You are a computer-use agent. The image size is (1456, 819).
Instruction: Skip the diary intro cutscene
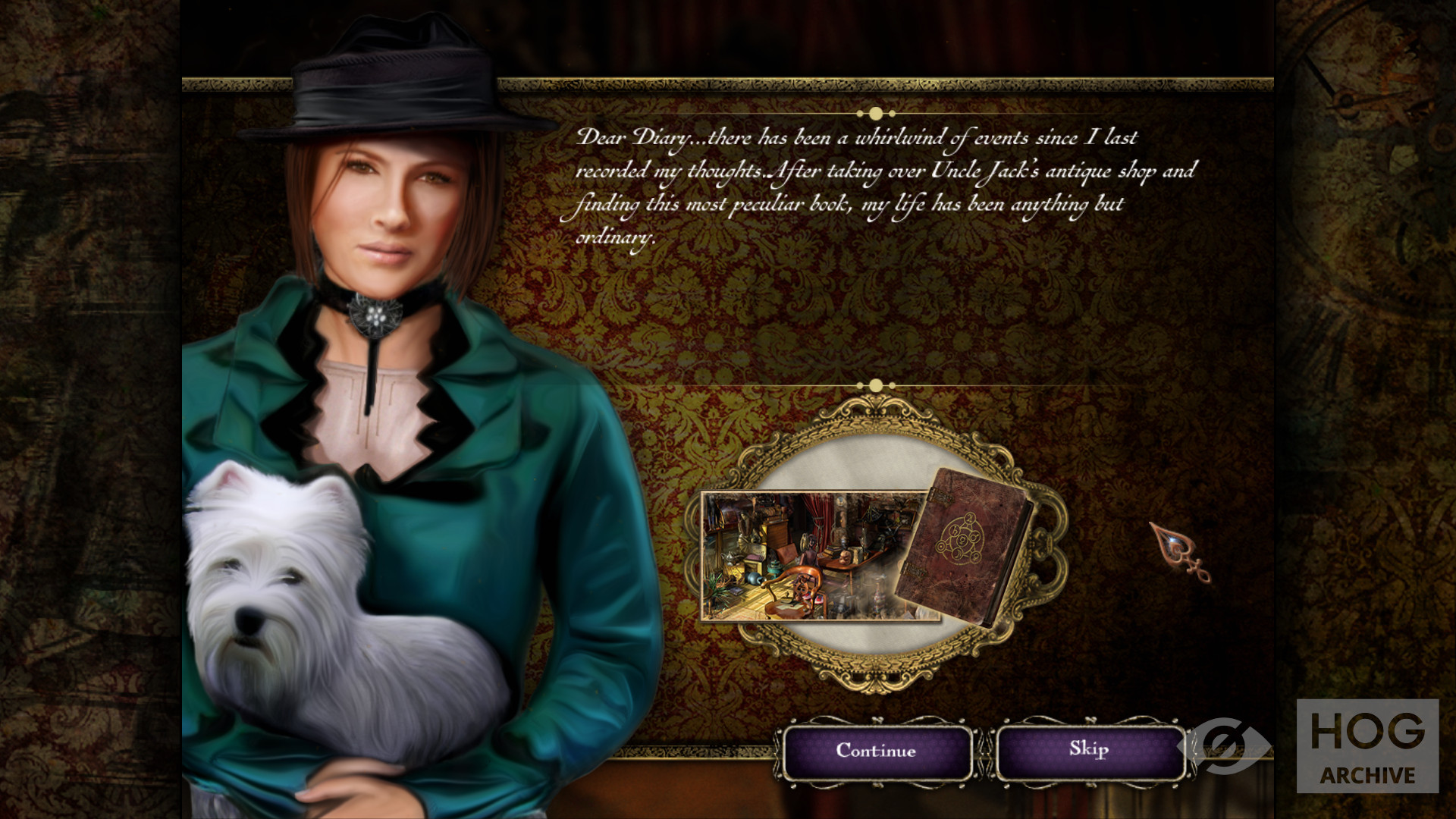1089,751
